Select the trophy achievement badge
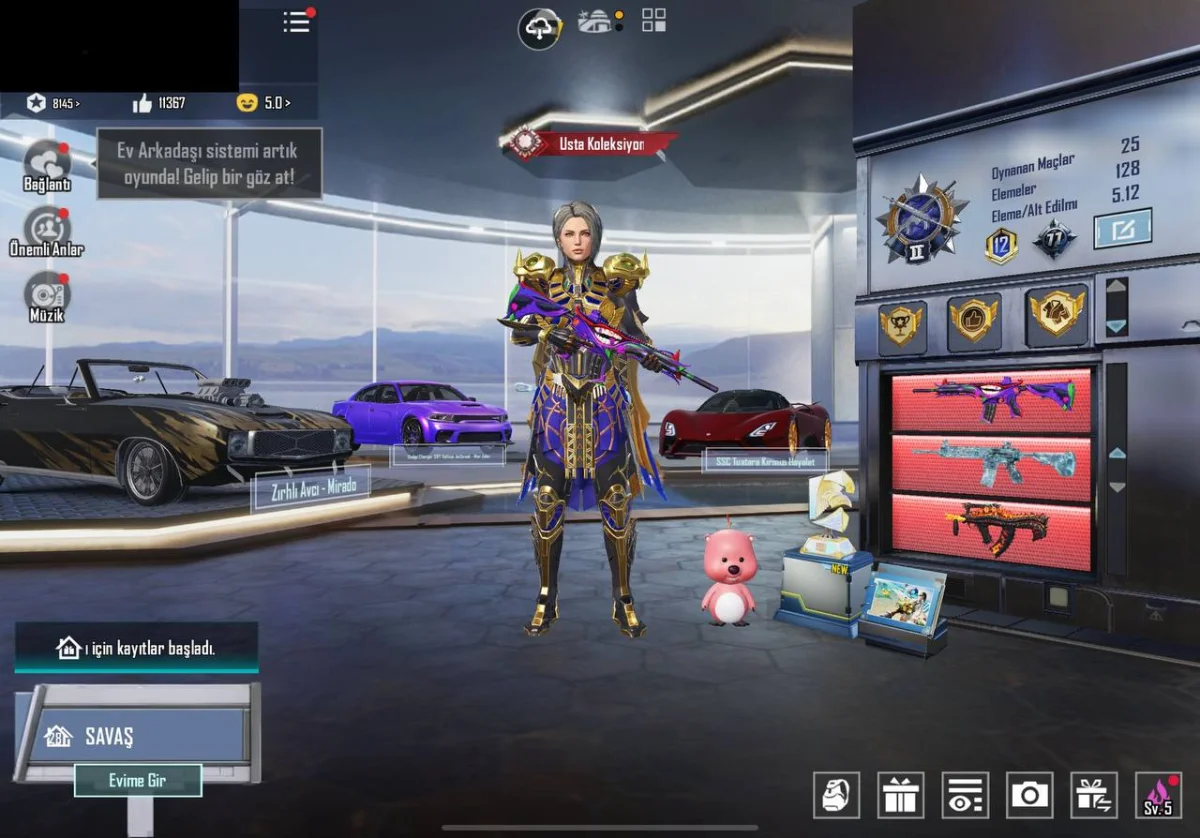The image size is (1200, 838). click(902, 325)
